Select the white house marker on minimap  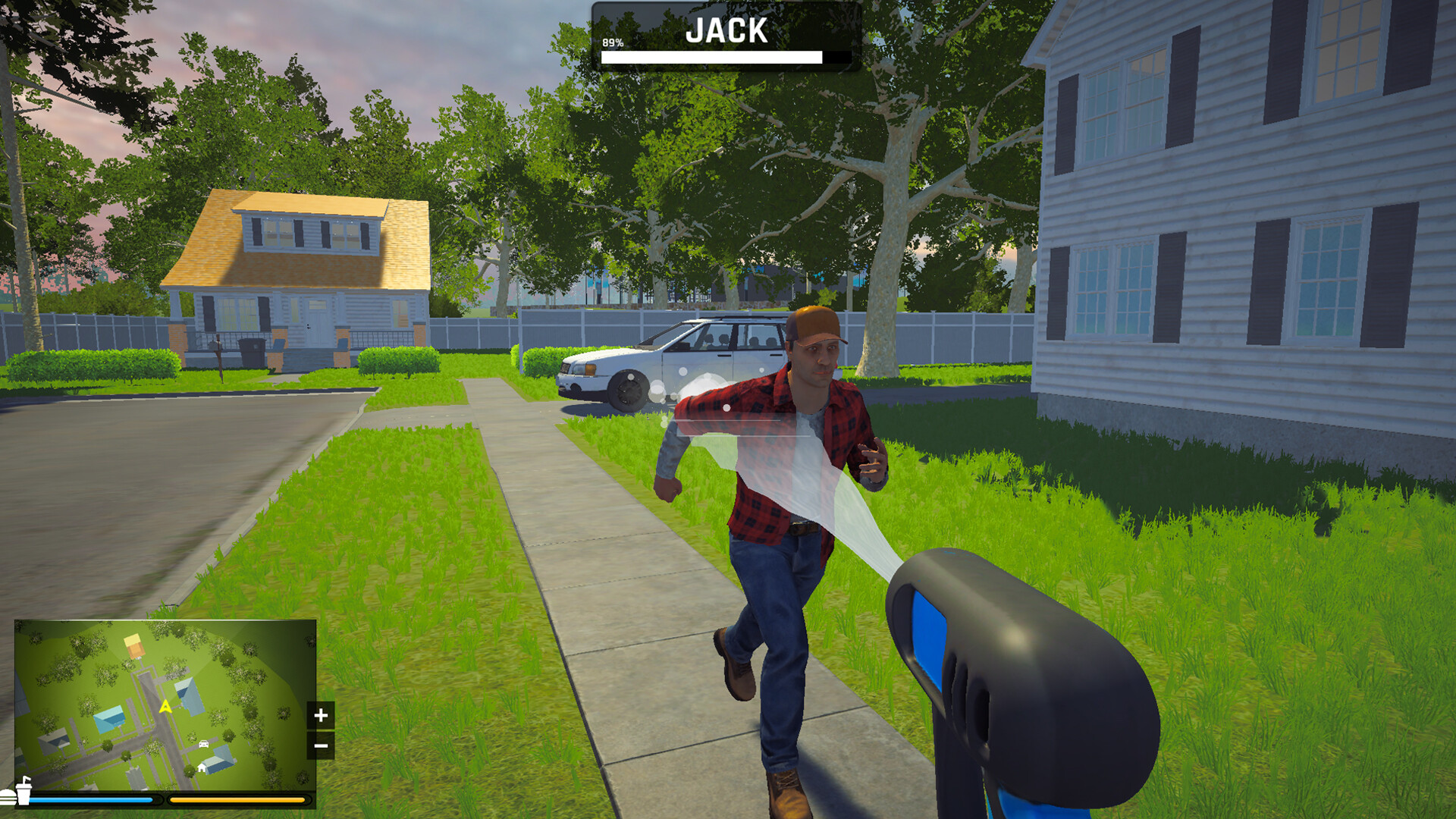(x=202, y=768)
